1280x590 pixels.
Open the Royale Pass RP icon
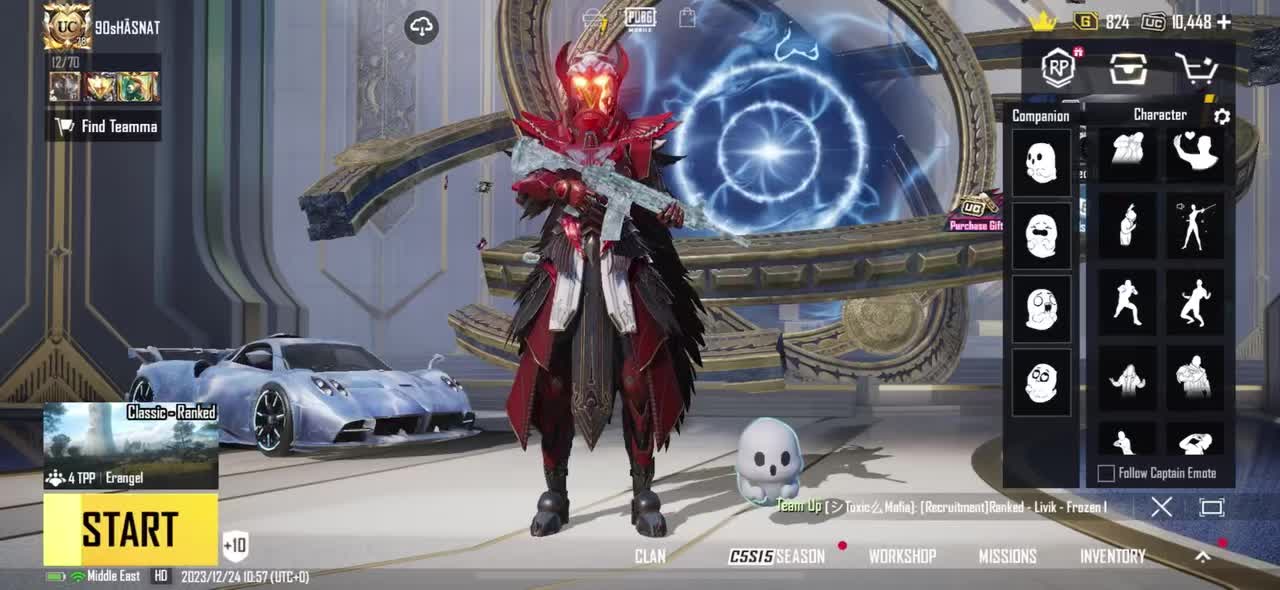(x=1058, y=68)
